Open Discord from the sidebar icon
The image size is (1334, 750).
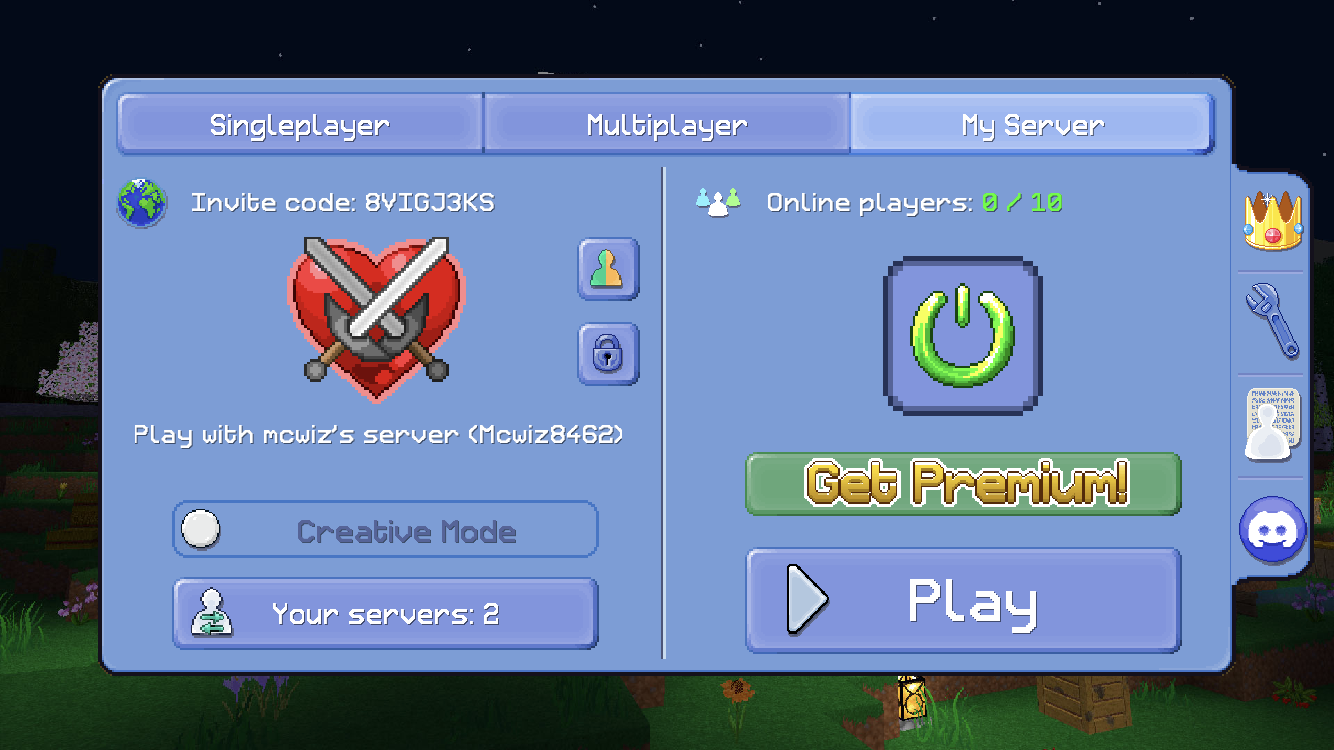pos(1271,530)
